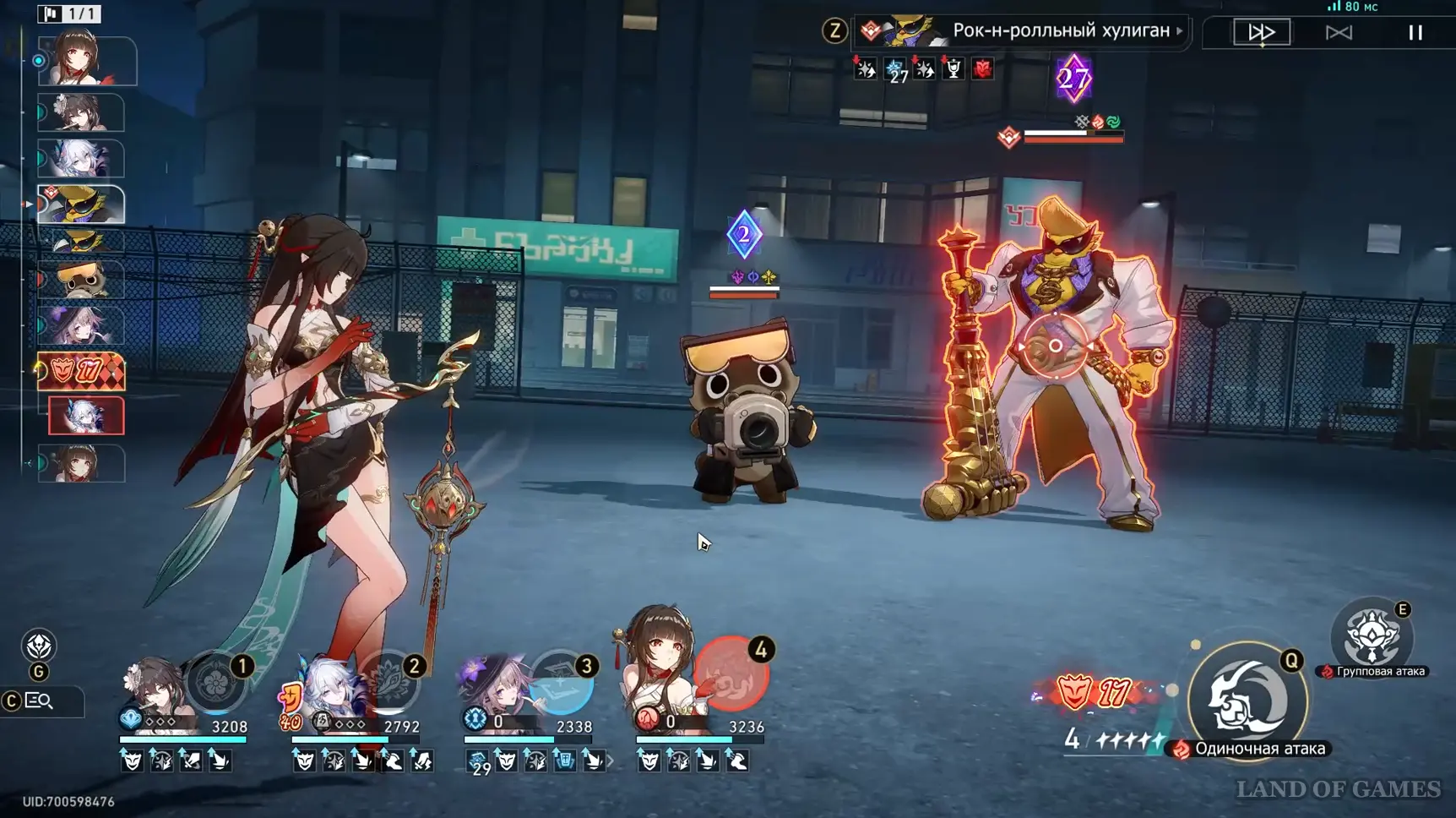Activate ultimate of party member 2
Screen dimensions: 1456x818
[x=389, y=681]
